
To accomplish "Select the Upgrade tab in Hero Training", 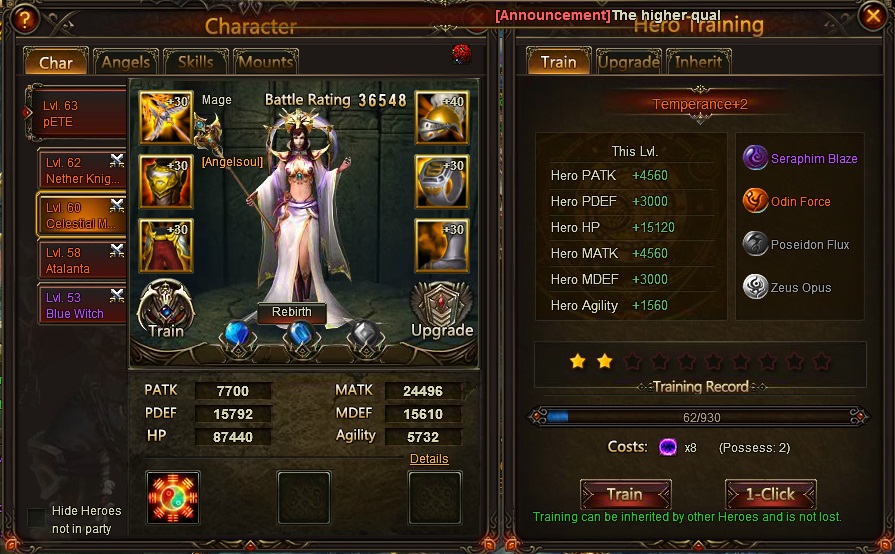I will [x=628, y=62].
